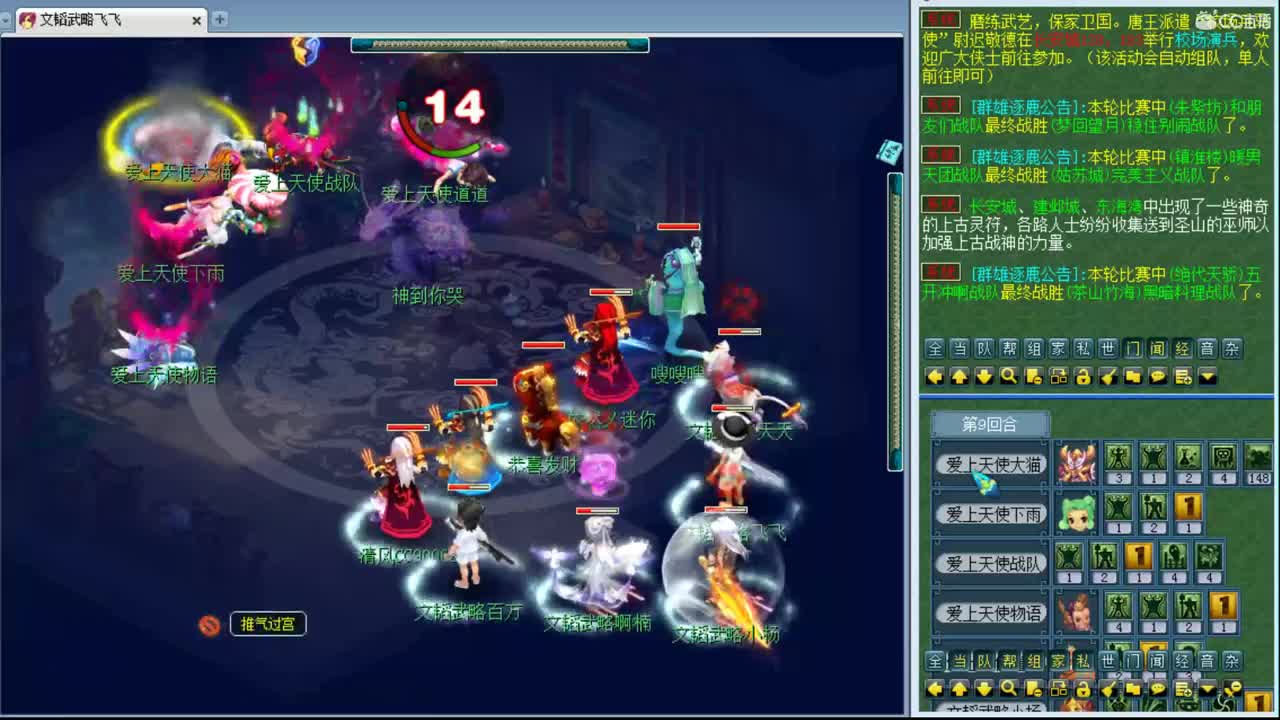Click the yellow back arrow in chat toolbar

(x=935, y=378)
